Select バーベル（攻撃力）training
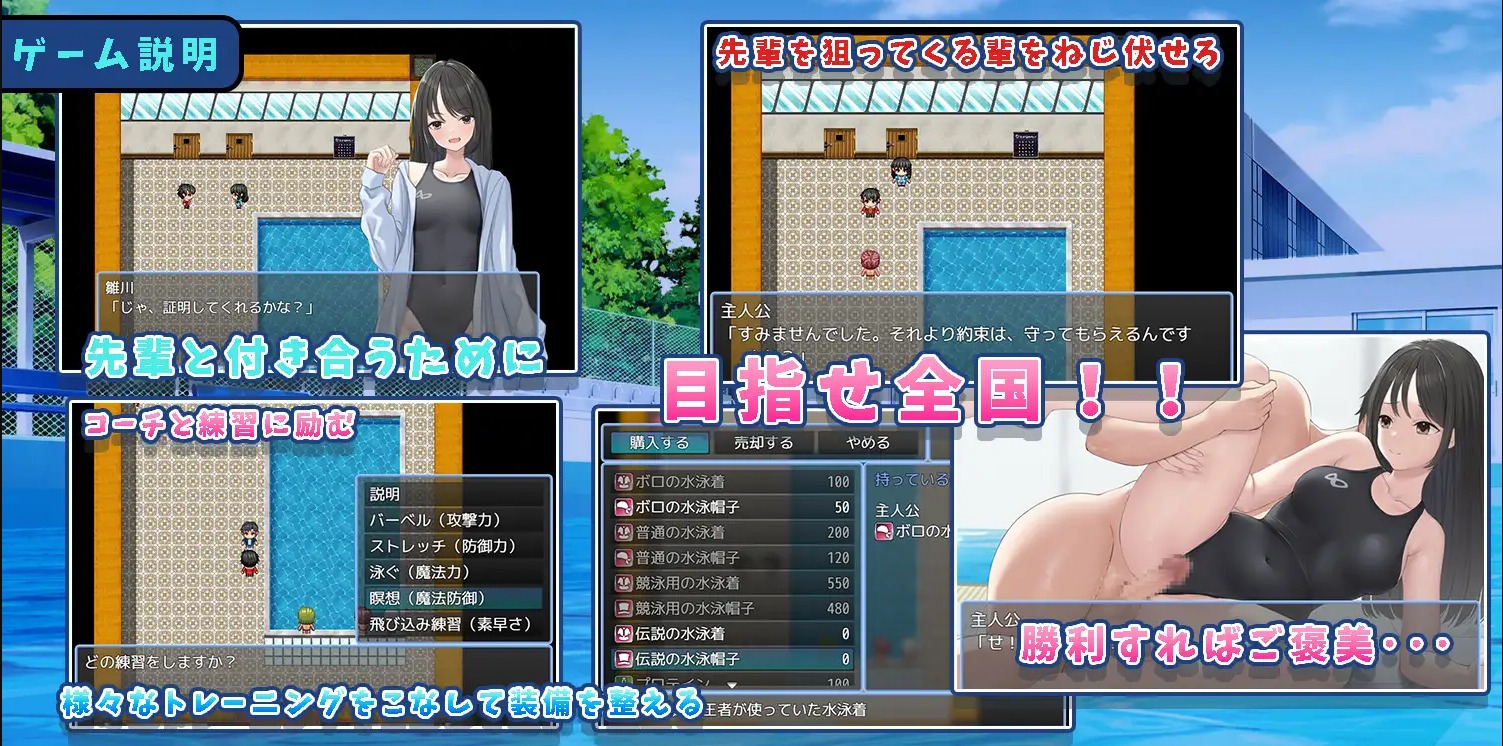This screenshot has height=746, width=1503. [433, 521]
